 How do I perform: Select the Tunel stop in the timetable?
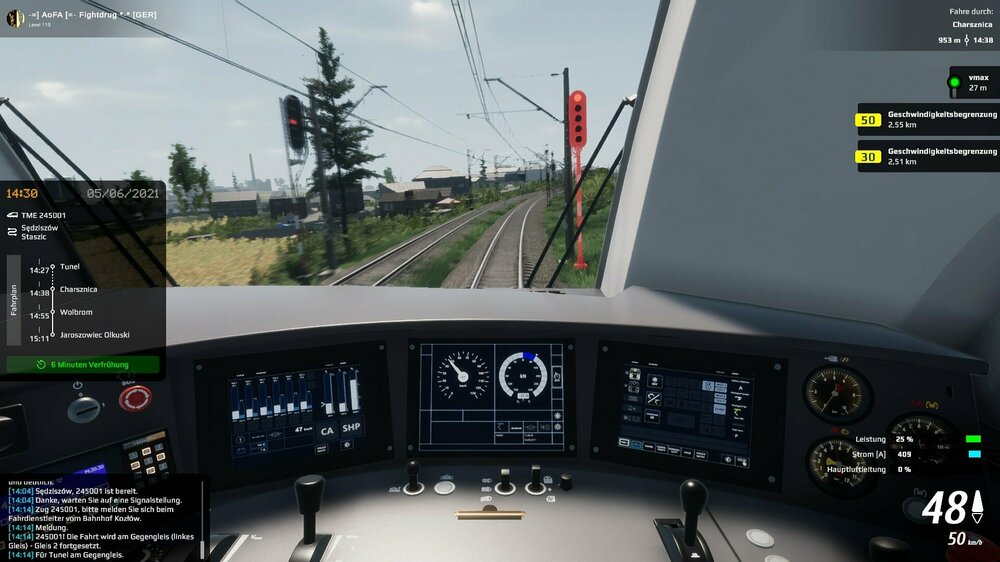(x=69, y=267)
